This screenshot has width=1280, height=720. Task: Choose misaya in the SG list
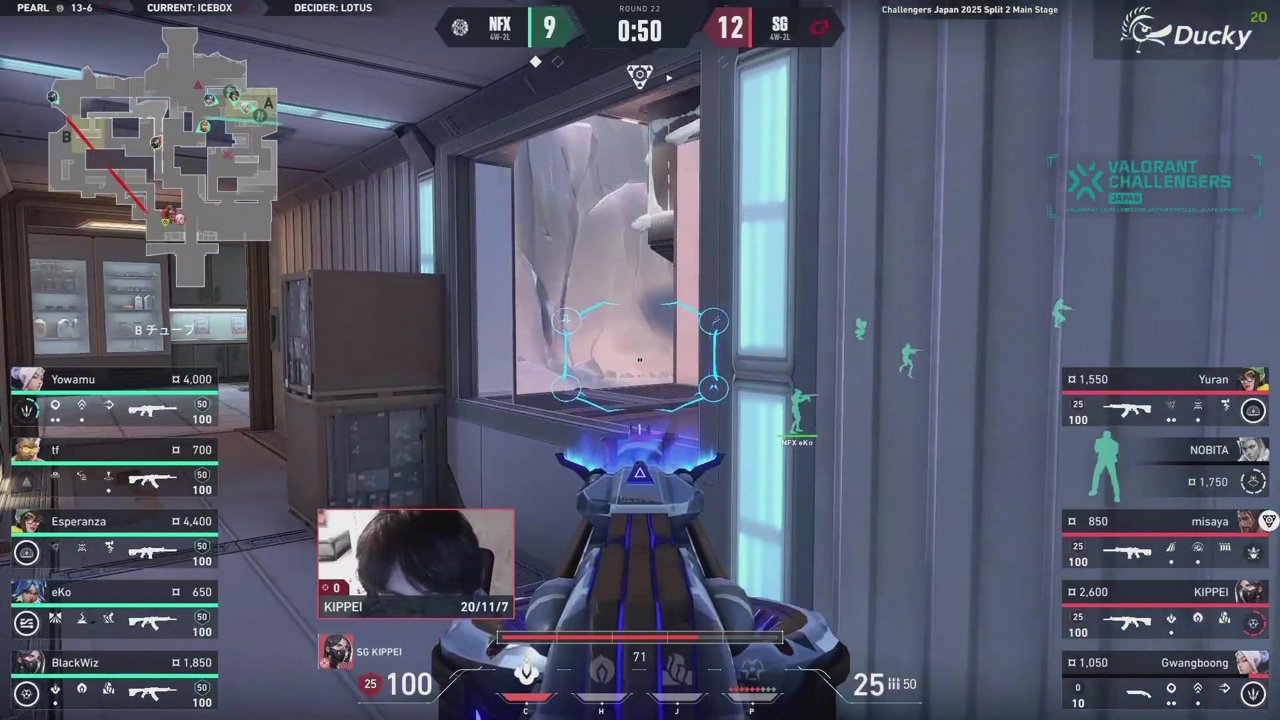pyautogui.click(x=1165, y=537)
